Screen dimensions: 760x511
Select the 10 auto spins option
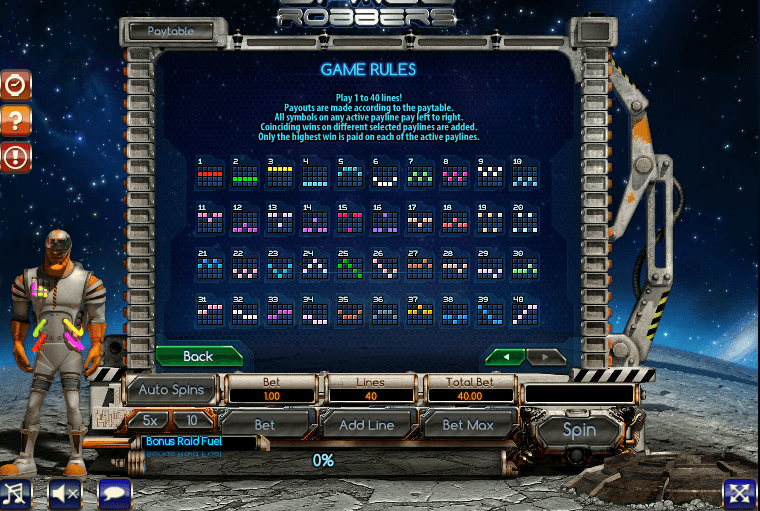192,421
